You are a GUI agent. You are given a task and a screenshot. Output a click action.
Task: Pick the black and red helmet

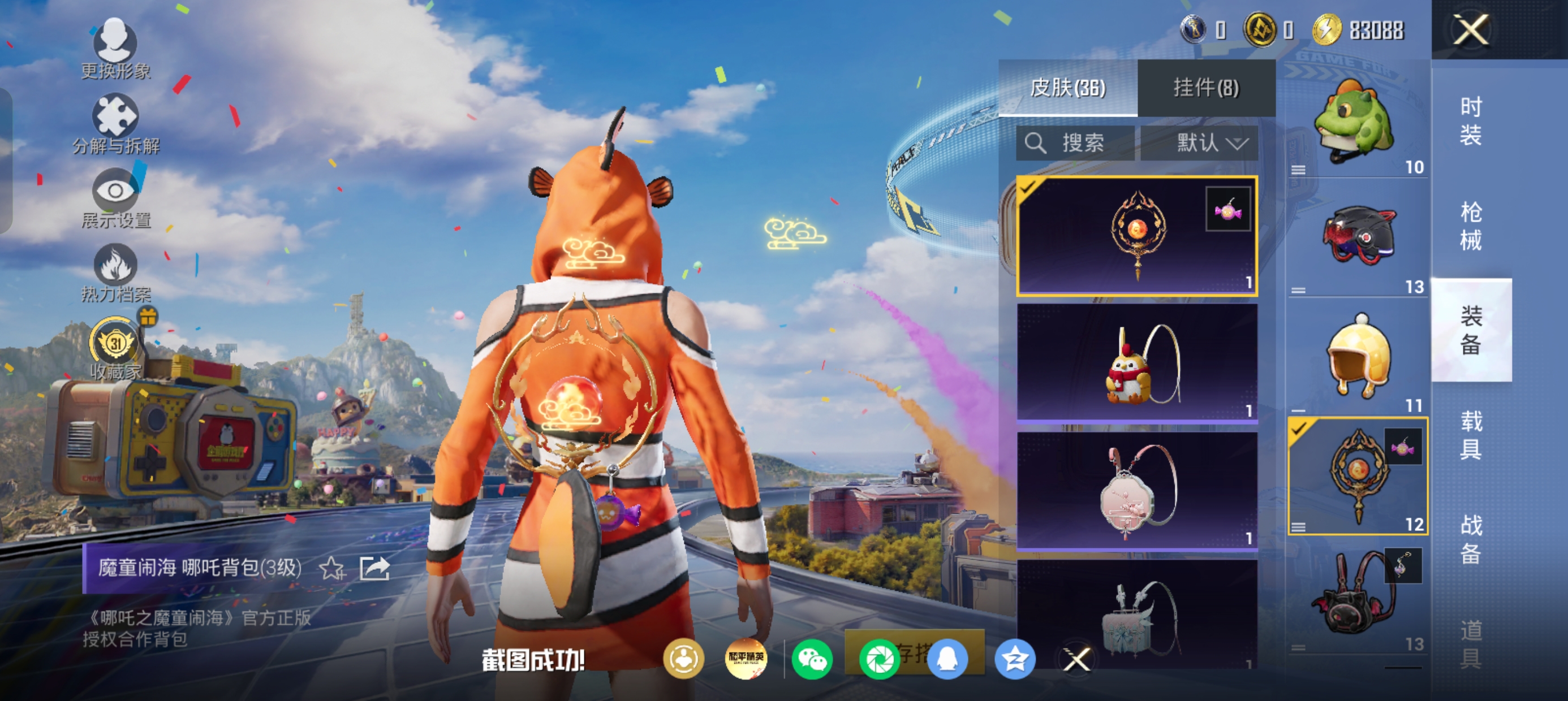pyautogui.click(x=1358, y=238)
